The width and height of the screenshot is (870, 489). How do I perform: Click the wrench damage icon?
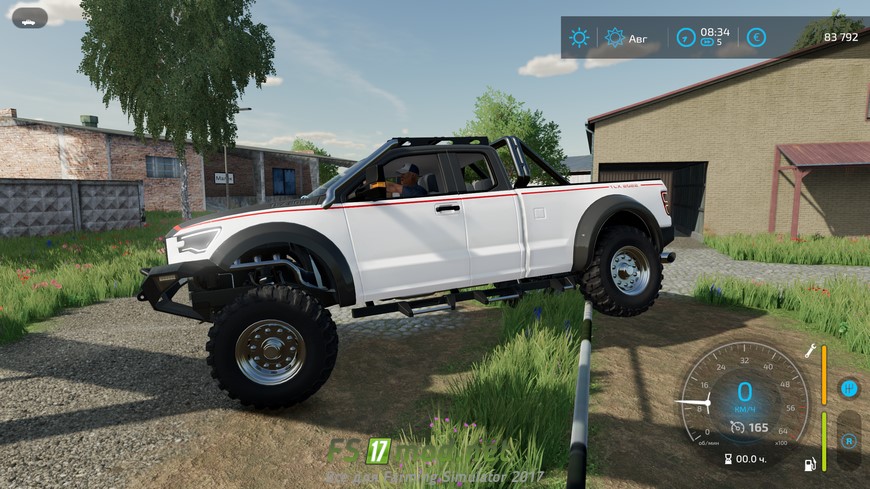pyautogui.click(x=811, y=351)
